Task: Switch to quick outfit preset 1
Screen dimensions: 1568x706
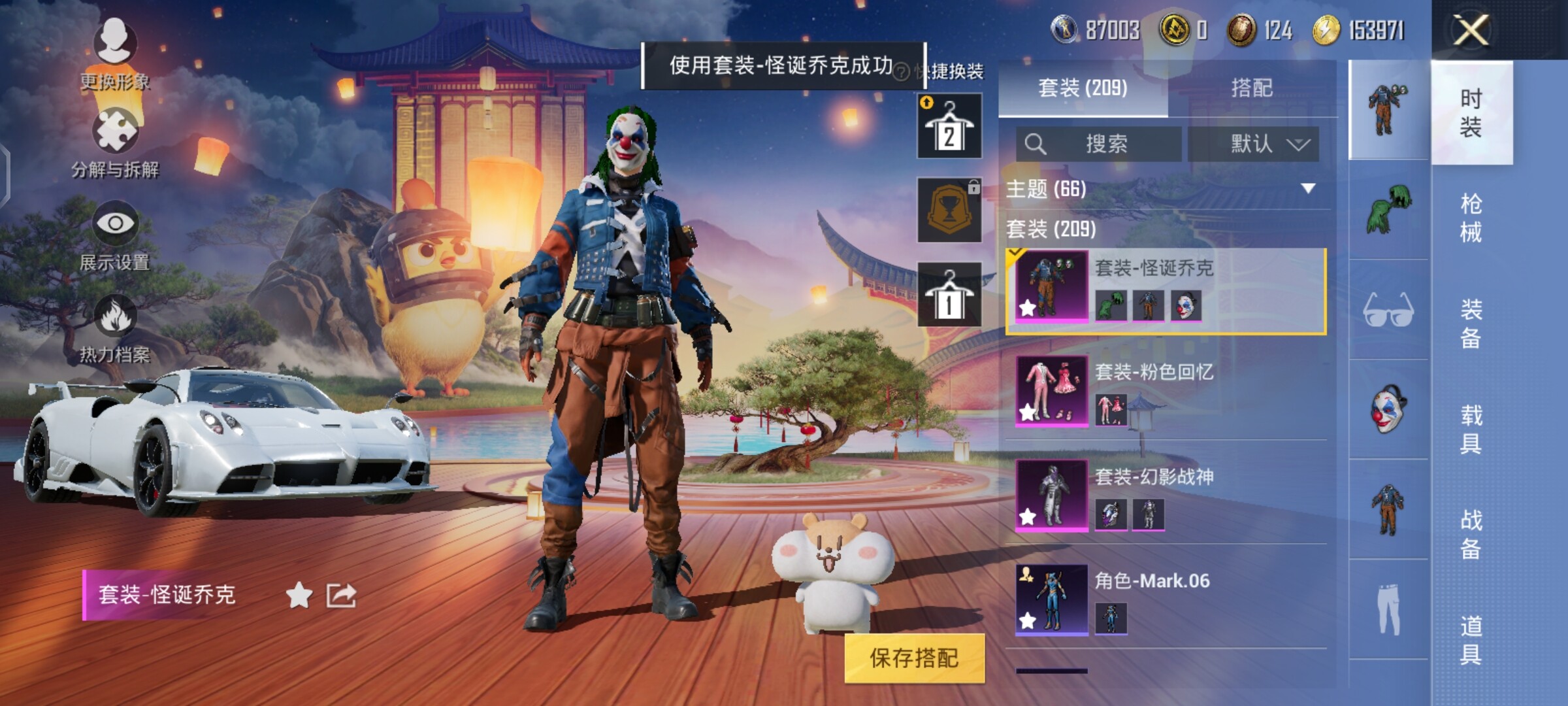Action: [949, 294]
